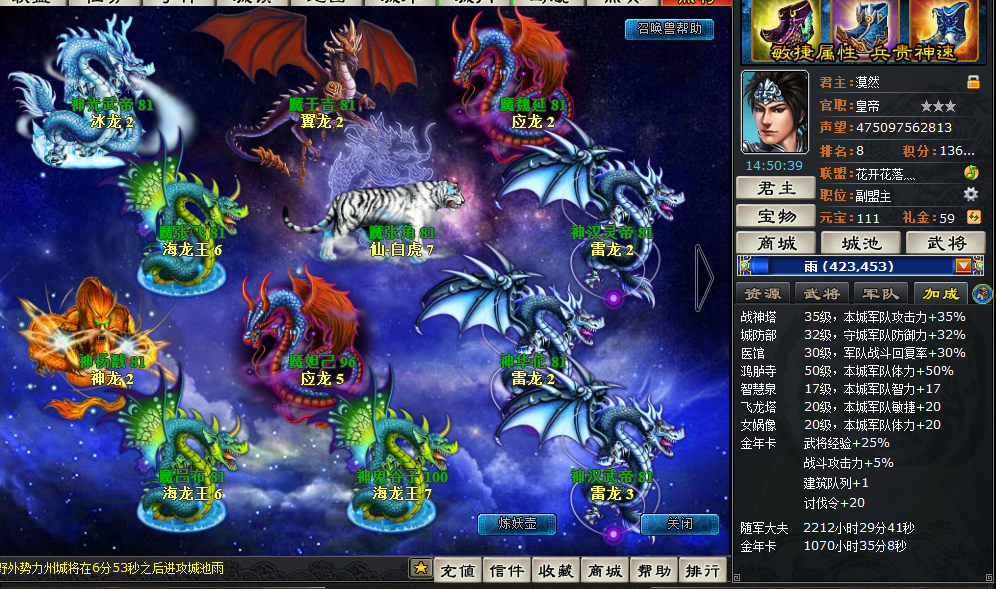Screen dimensions: 996x589
Task: Open the 收藏 favorites list
Action: (555, 570)
